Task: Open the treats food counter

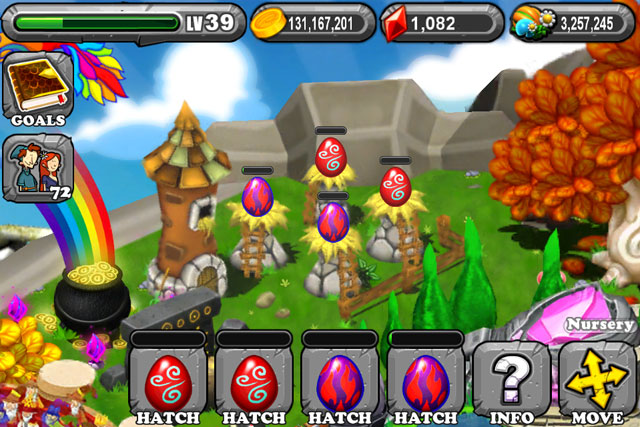Action: [x=574, y=22]
